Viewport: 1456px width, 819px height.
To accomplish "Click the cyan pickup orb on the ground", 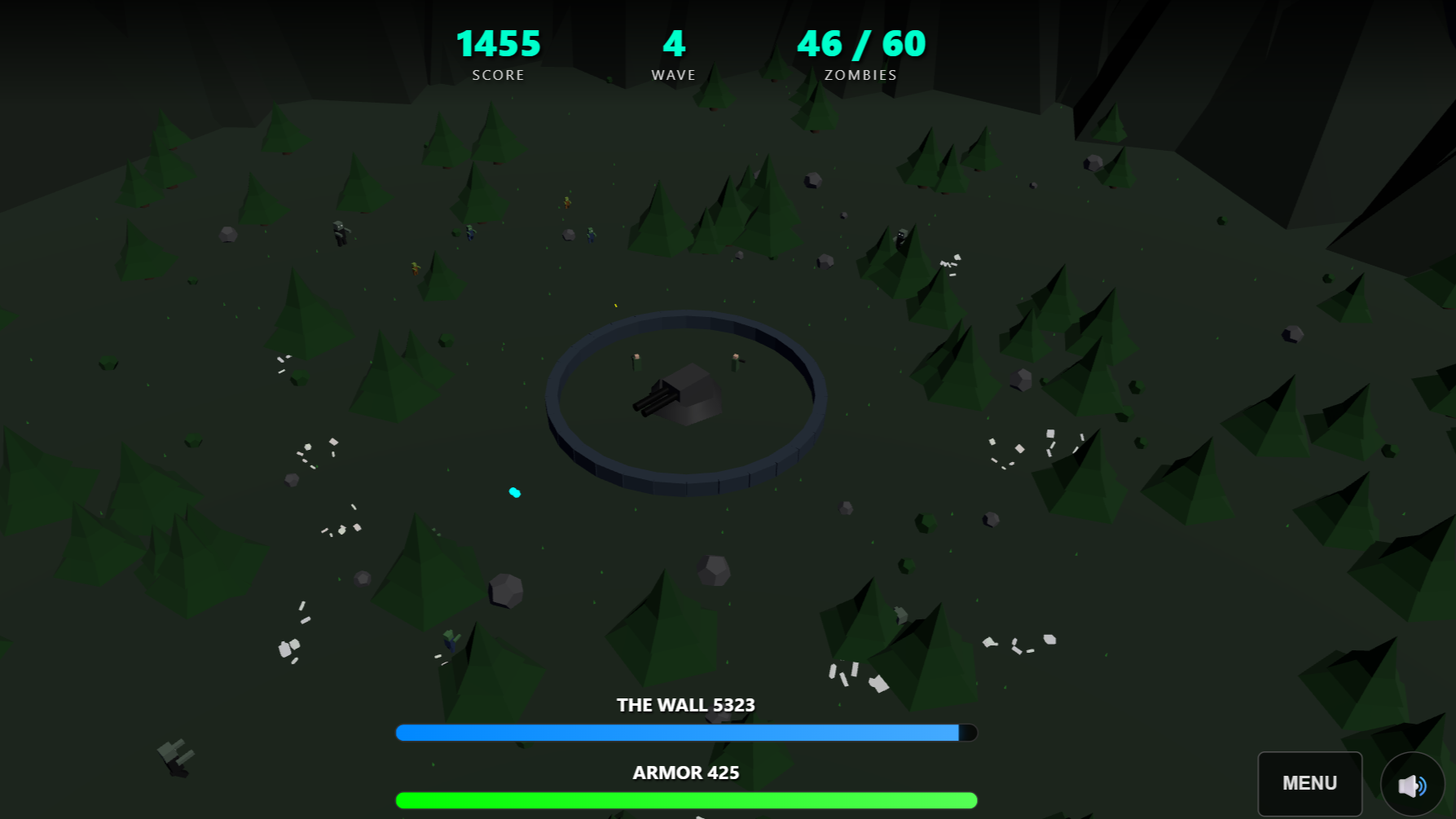I will click(514, 492).
